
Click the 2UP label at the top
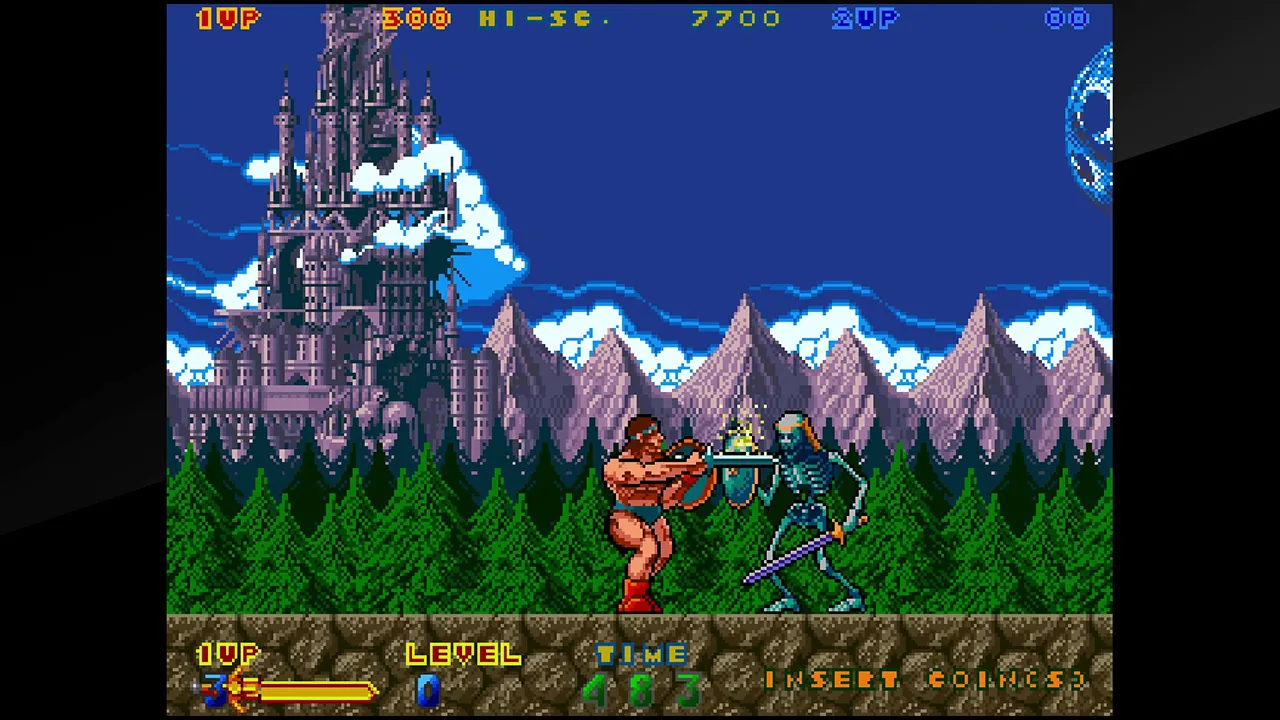pyautogui.click(x=864, y=19)
